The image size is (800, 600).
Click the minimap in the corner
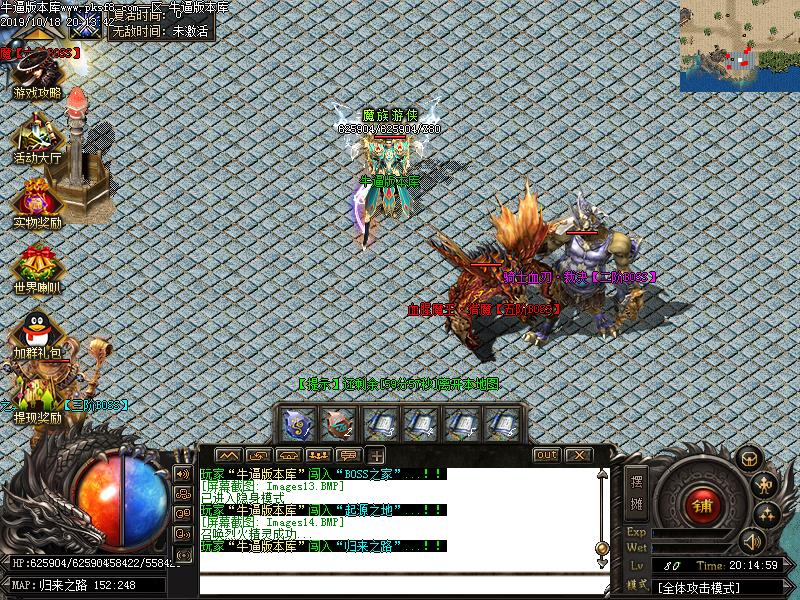739,46
